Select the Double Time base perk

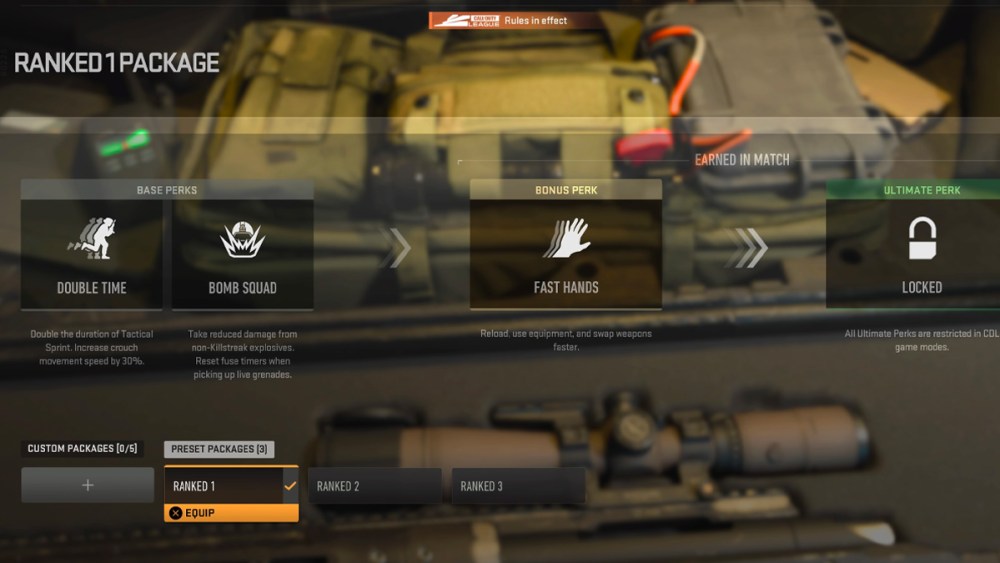pos(91,254)
